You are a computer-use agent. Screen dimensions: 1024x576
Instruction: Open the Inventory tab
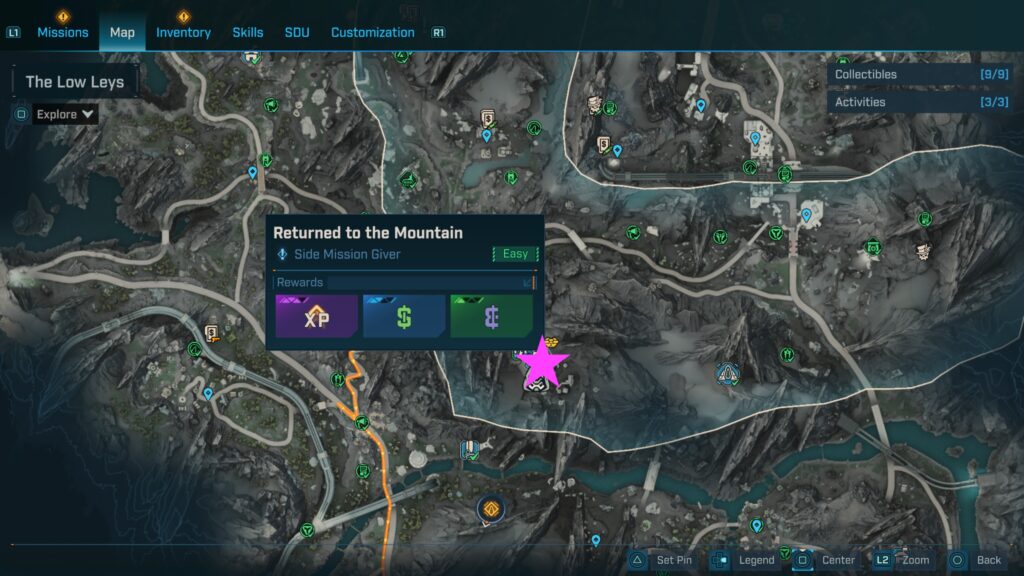[x=183, y=32]
